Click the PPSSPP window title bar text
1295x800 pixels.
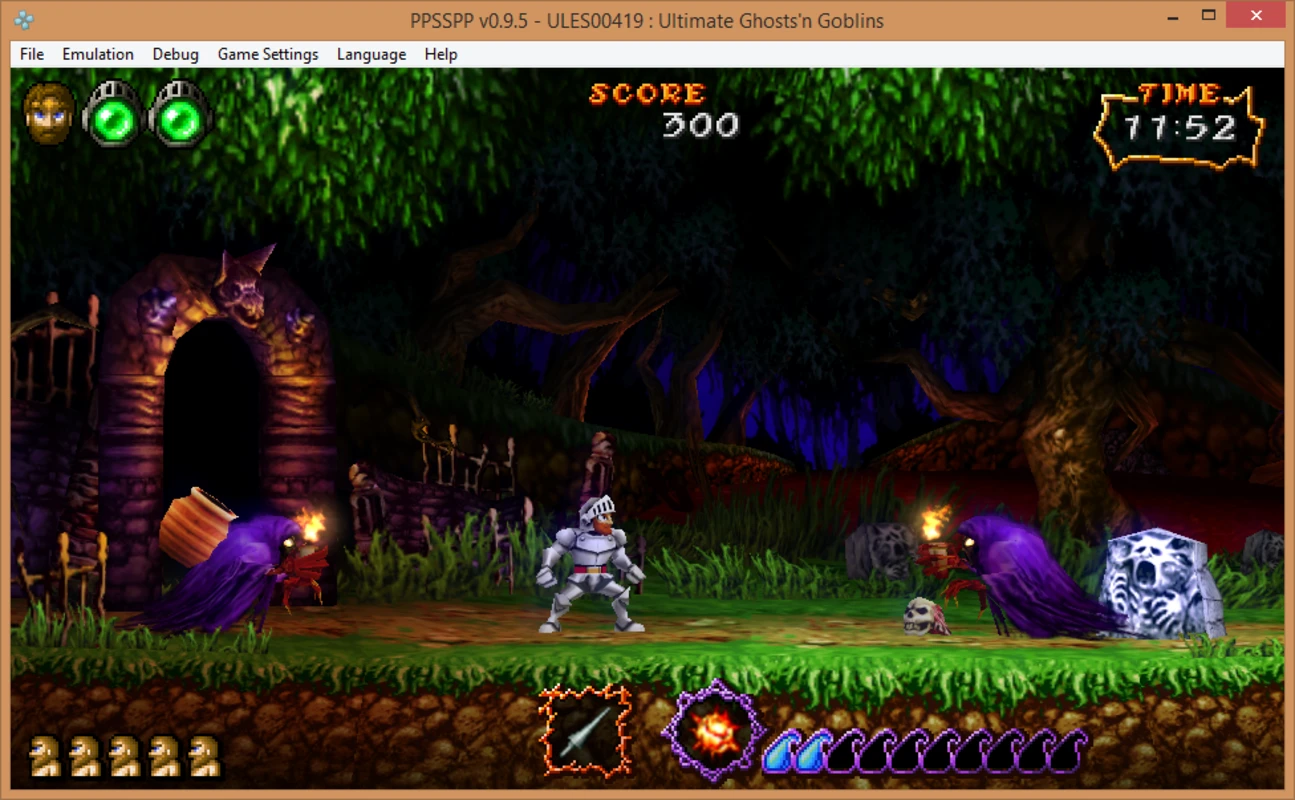click(x=645, y=19)
